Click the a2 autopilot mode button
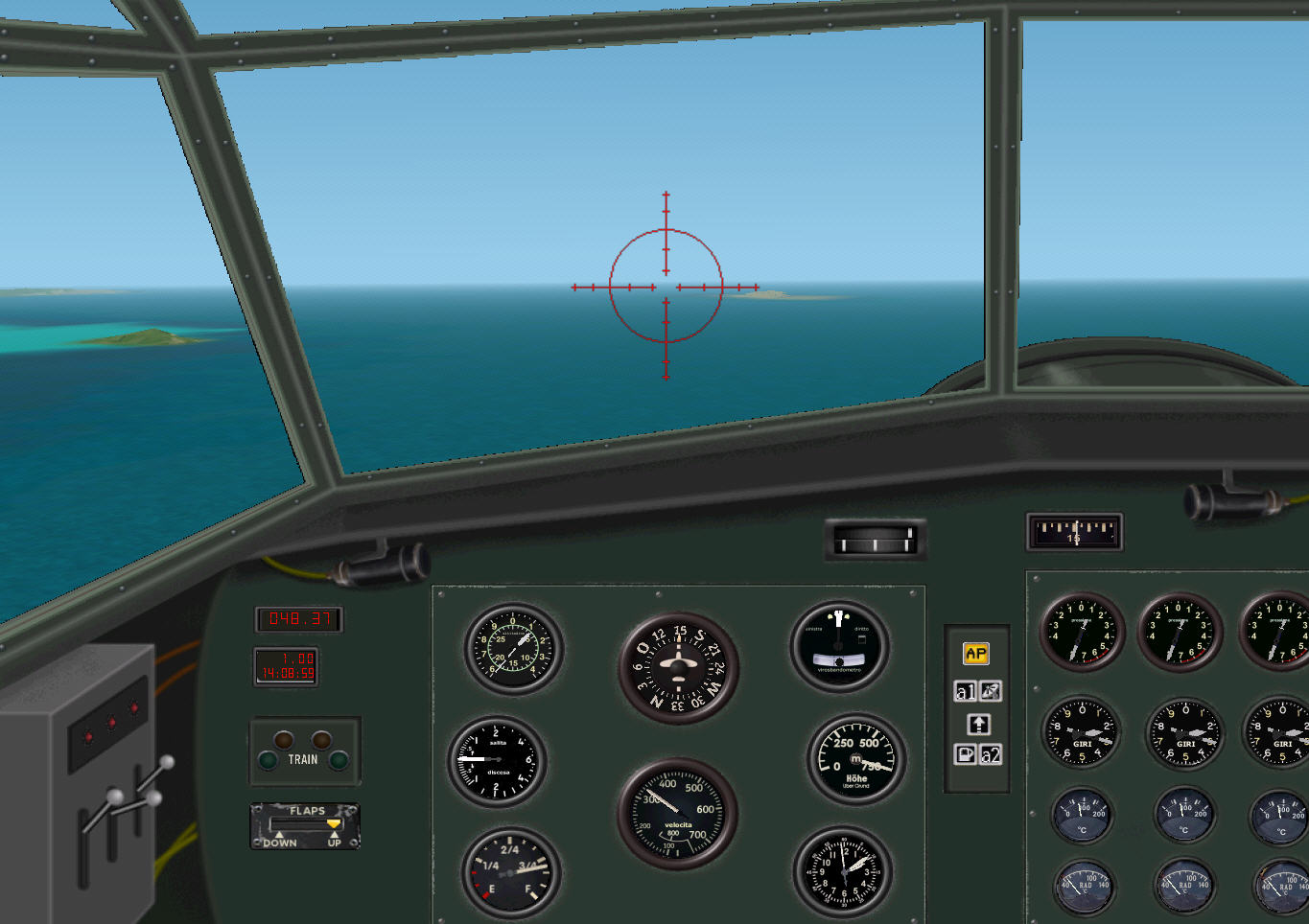This screenshot has height=924, width=1309. tap(991, 754)
